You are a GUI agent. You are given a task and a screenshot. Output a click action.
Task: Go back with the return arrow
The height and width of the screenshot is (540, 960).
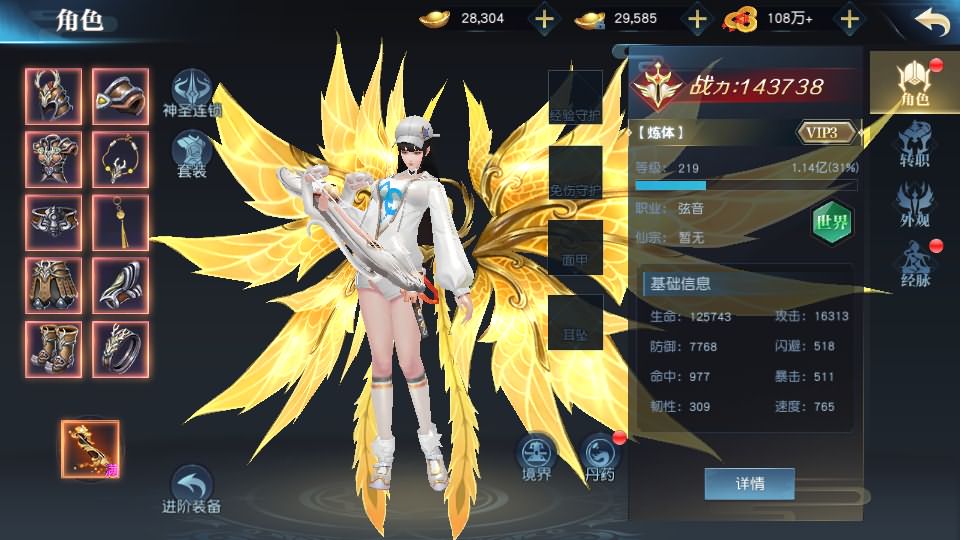pyautogui.click(x=931, y=21)
